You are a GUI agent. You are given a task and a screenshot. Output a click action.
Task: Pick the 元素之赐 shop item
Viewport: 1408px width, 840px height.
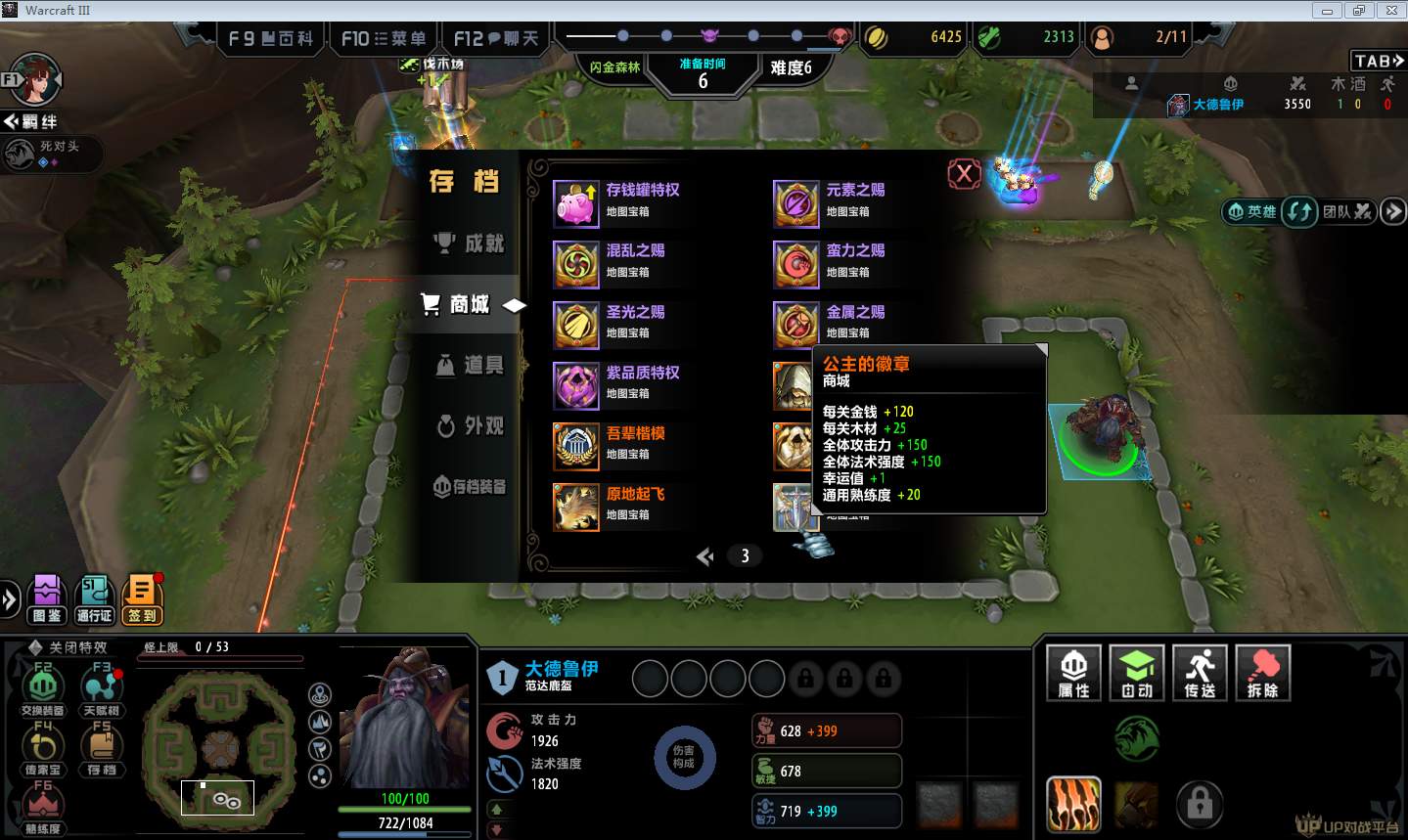coord(796,203)
